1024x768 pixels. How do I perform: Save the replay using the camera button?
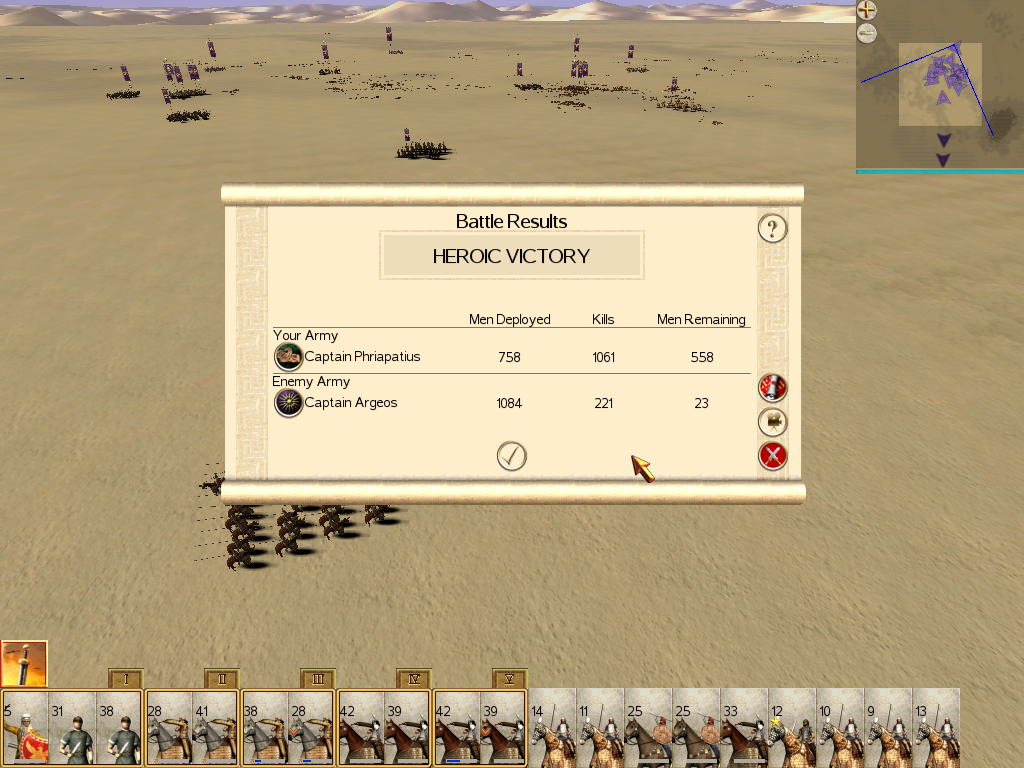pos(772,422)
